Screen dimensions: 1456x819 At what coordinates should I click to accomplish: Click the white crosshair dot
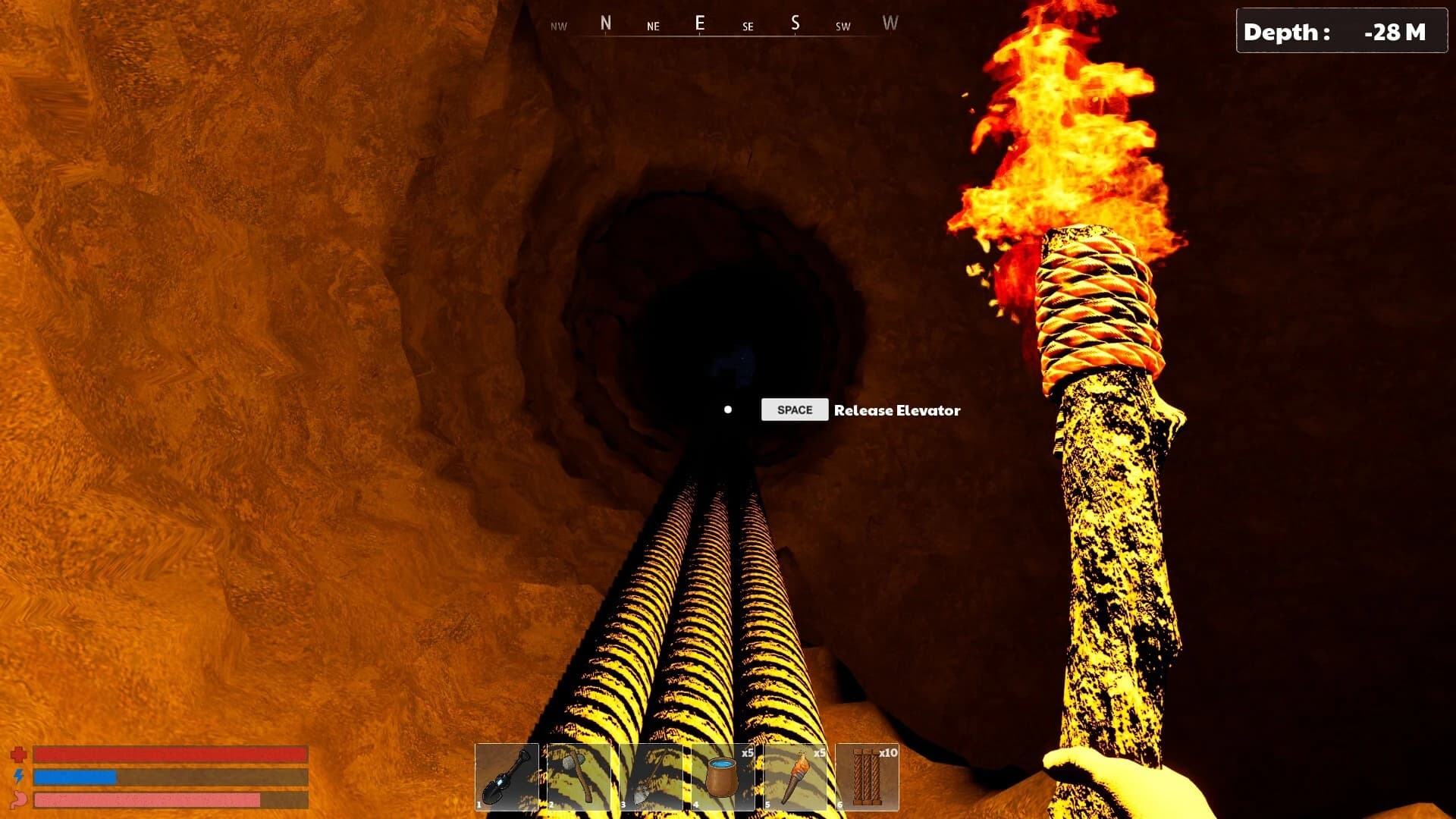[729, 409]
